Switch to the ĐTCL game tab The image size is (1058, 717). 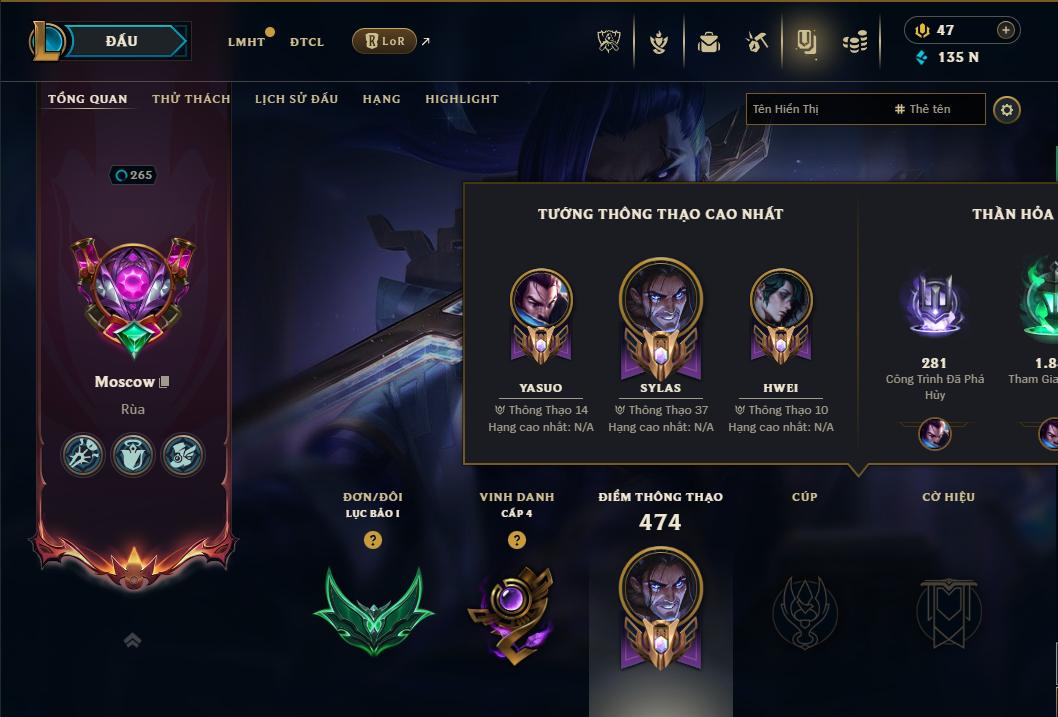pyautogui.click(x=307, y=42)
